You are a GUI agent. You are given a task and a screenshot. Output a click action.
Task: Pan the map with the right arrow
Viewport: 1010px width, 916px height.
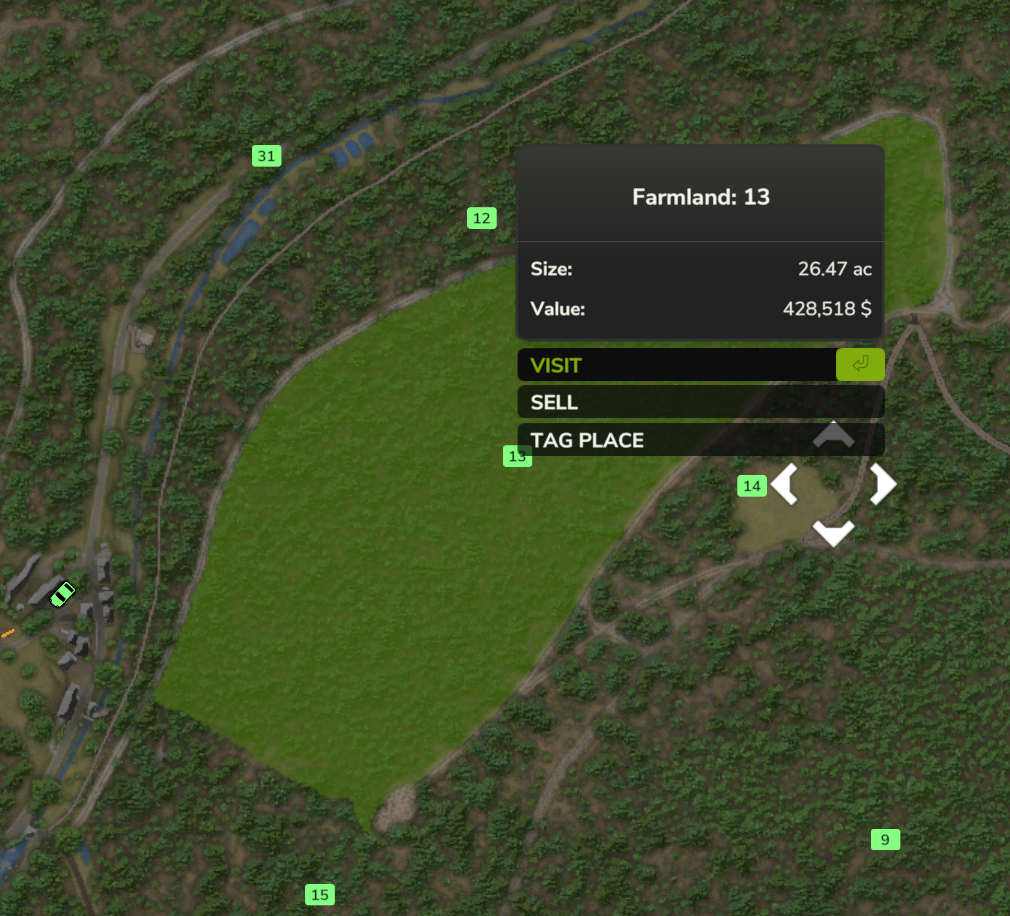[x=882, y=484]
